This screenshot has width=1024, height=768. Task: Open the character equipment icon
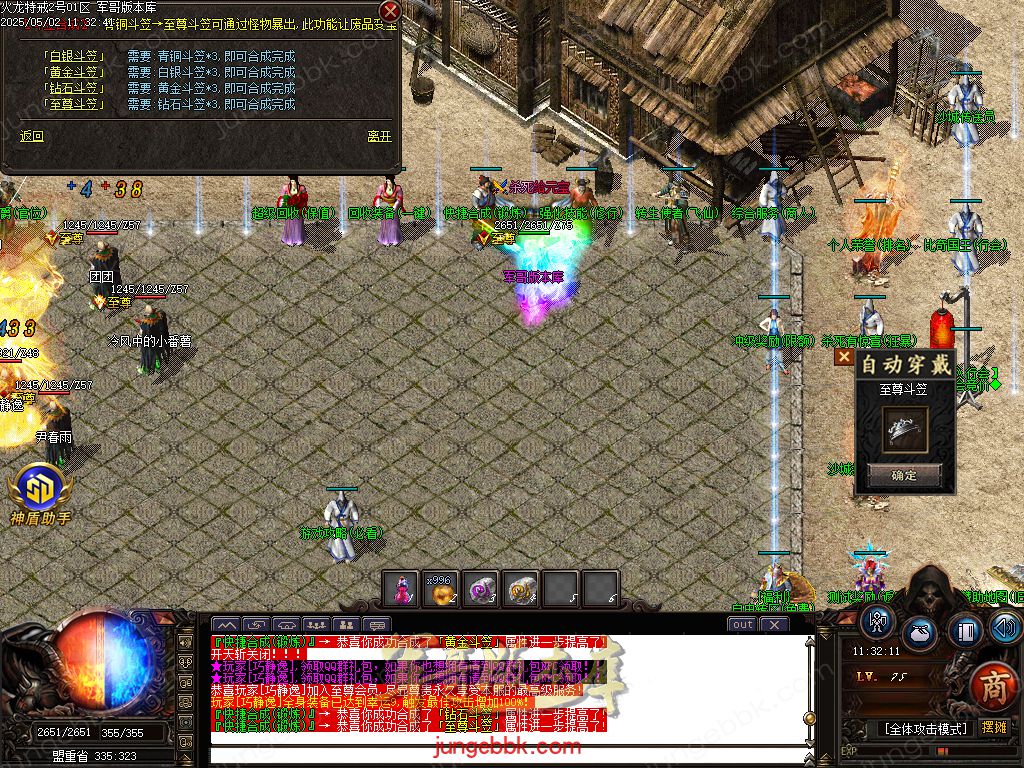[x=877, y=621]
